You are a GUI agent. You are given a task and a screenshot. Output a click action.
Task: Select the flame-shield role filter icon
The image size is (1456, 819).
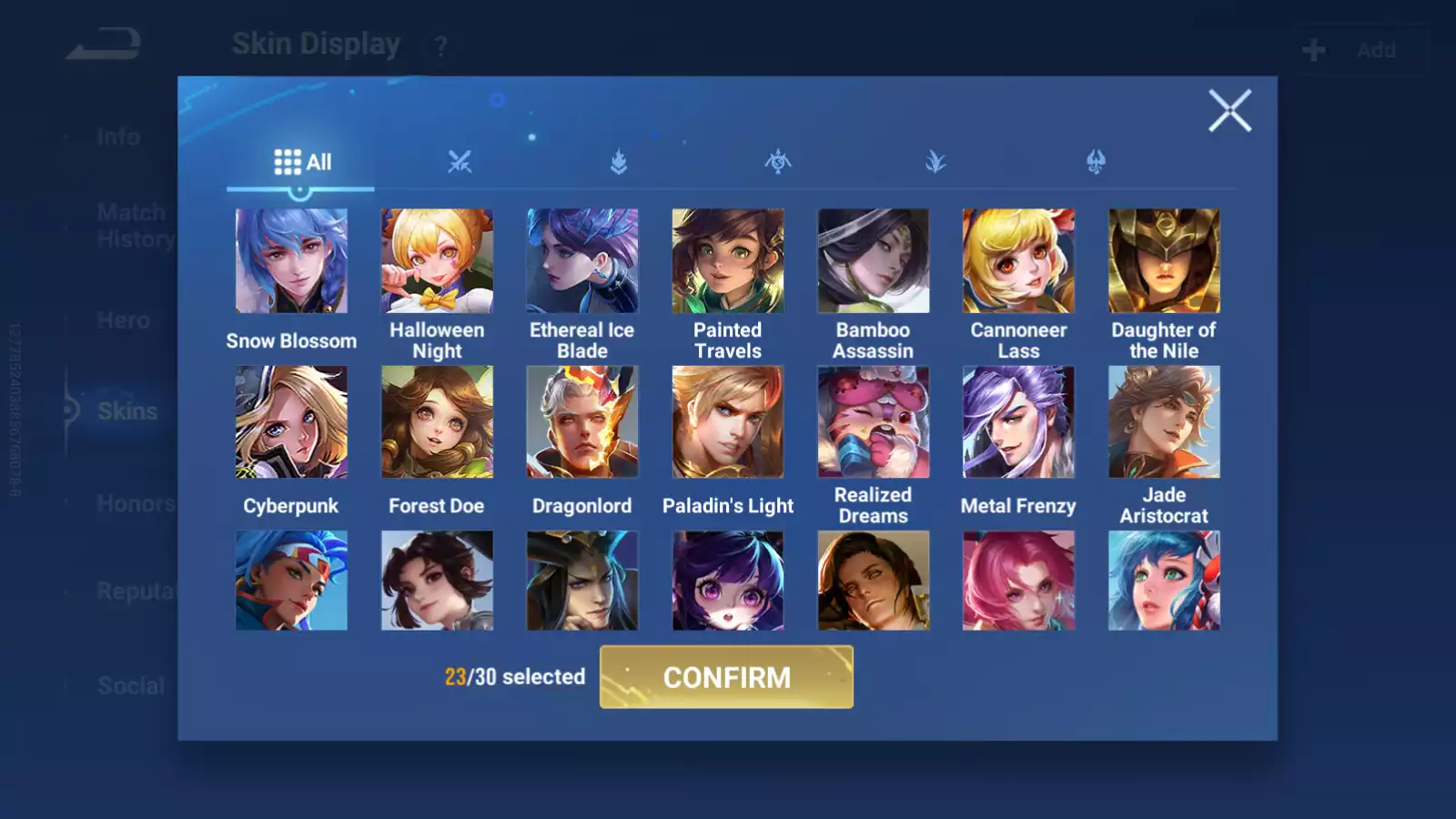coord(619,162)
